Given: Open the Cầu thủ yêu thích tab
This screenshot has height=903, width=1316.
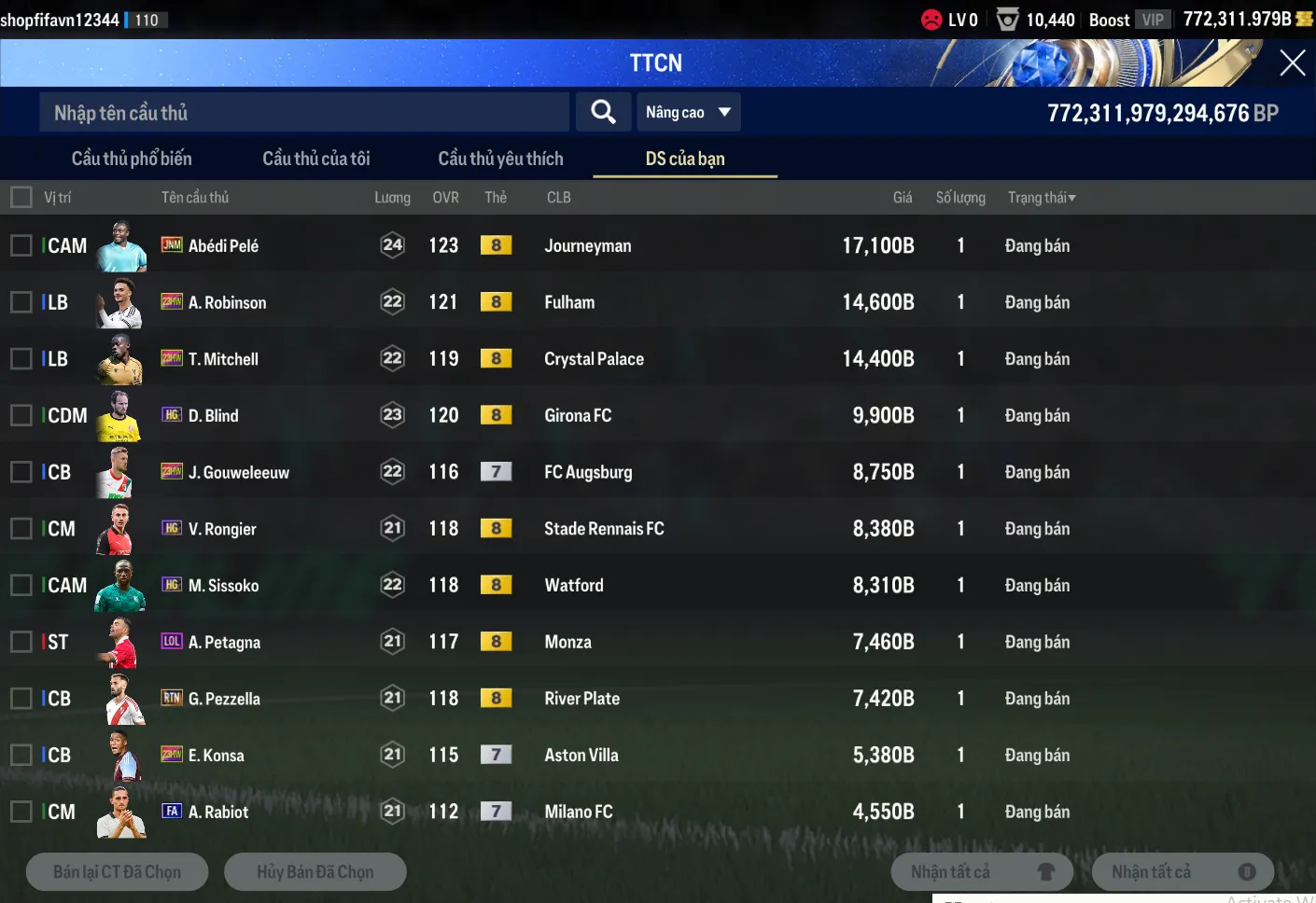Looking at the screenshot, I should [500, 159].
